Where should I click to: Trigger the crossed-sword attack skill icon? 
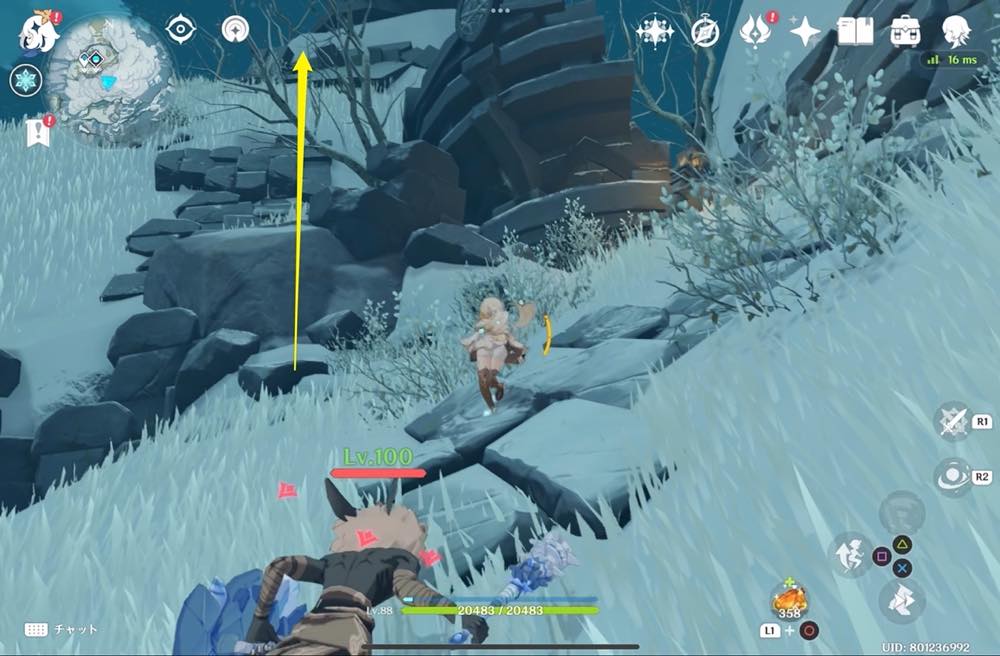tap(952, 422)
